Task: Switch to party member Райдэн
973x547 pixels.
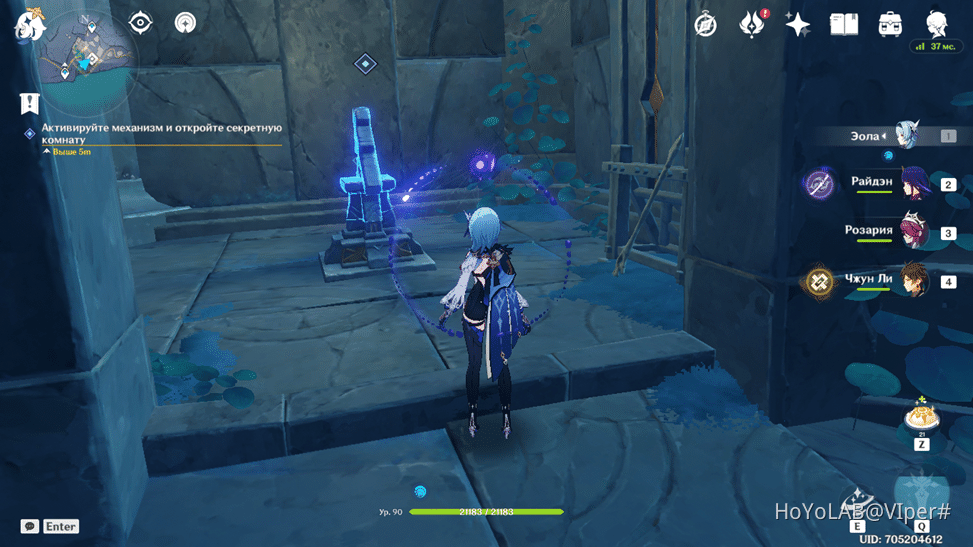Action: [x=913, y=184]
